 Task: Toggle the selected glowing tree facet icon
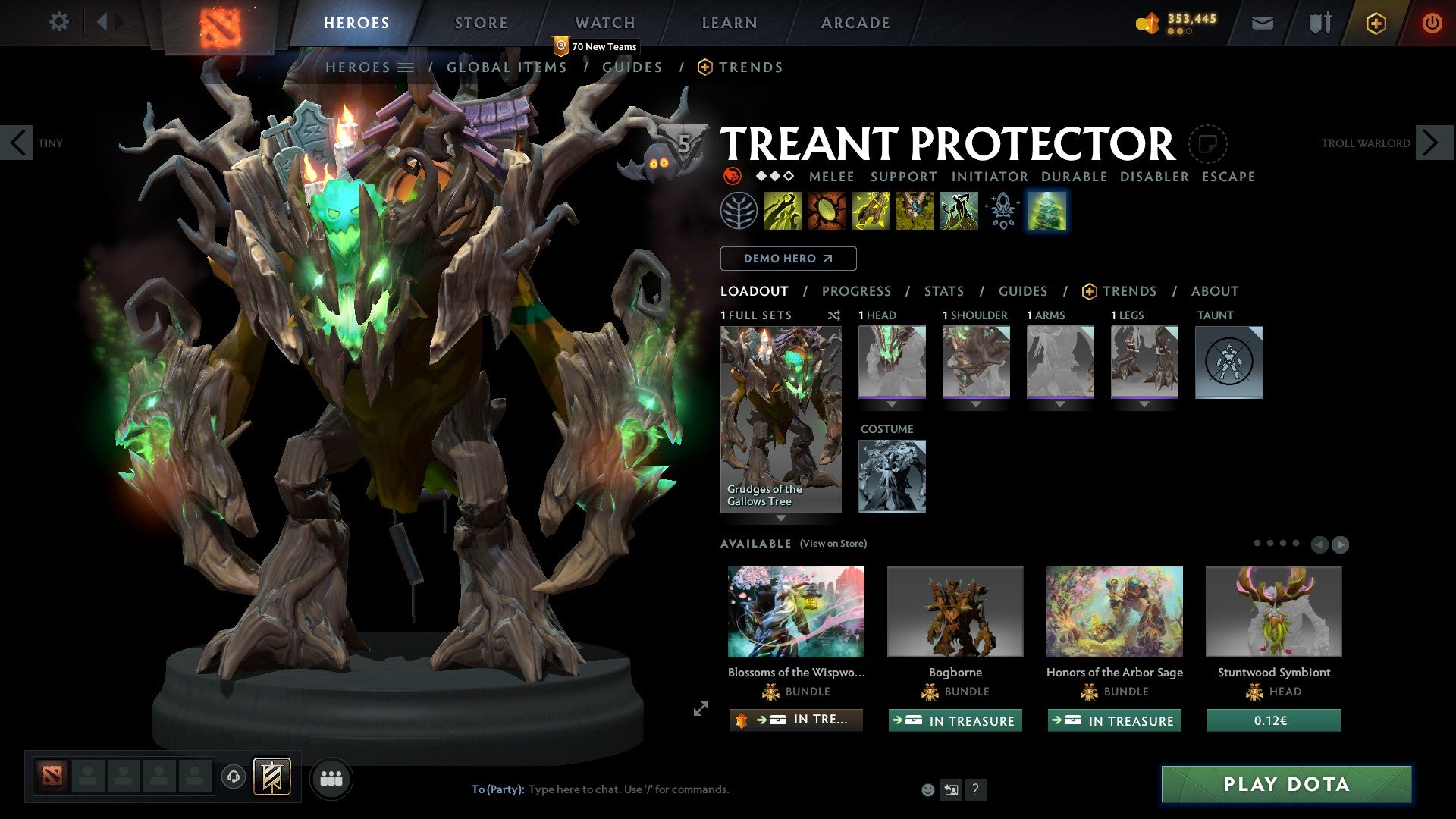[x=1047, y=211]
